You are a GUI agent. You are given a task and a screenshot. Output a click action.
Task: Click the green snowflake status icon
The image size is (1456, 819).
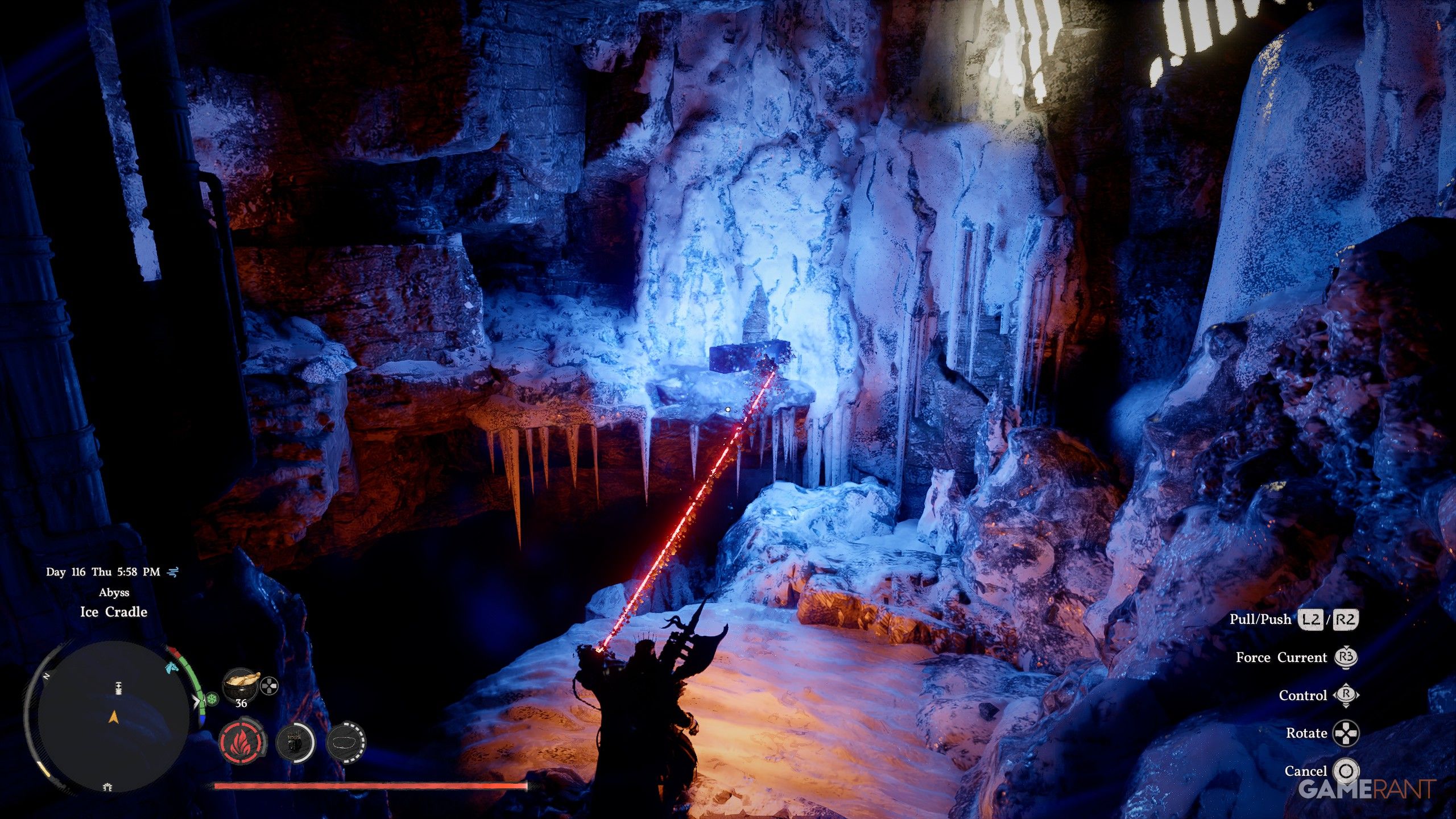click(212, 699)
